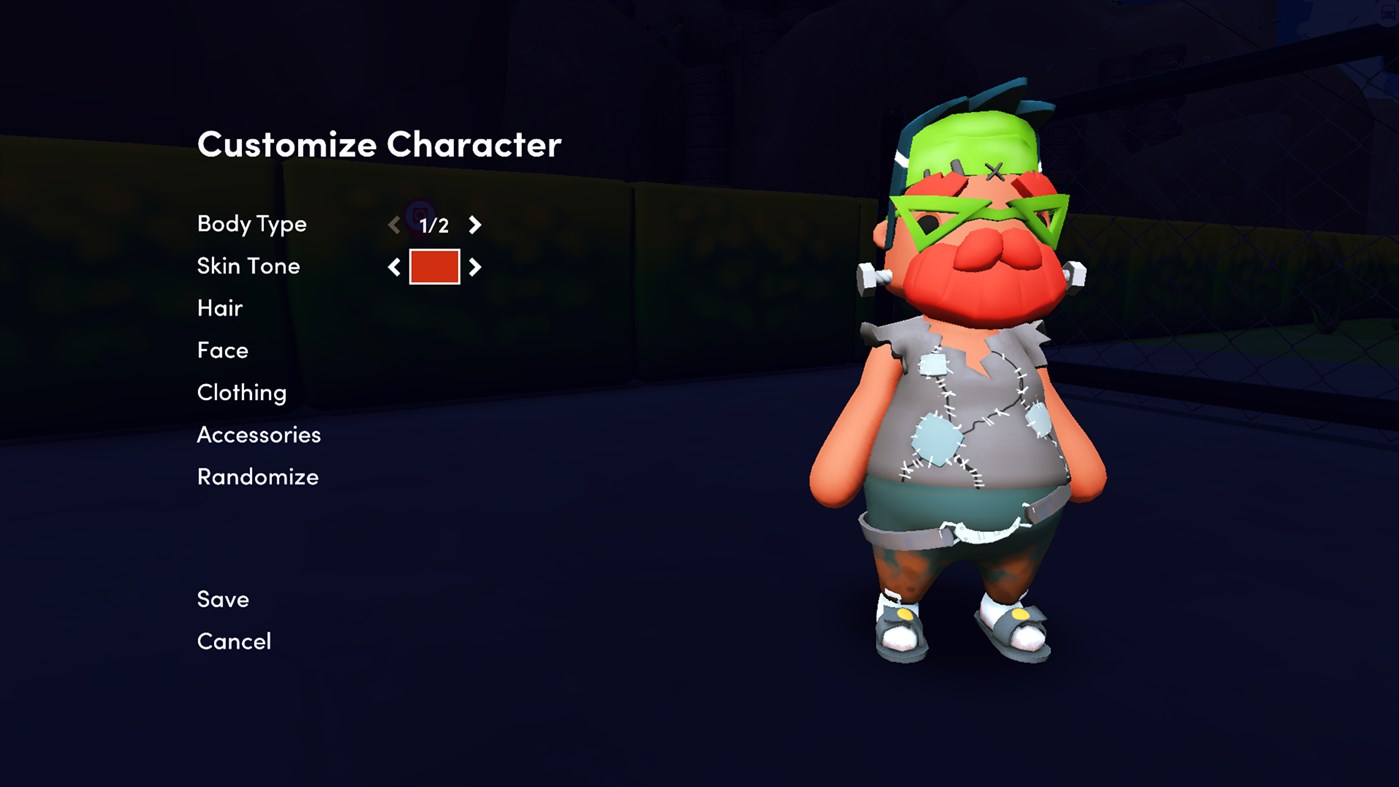Open the Face customization option
1399x787 pixels.
[222, 350]
